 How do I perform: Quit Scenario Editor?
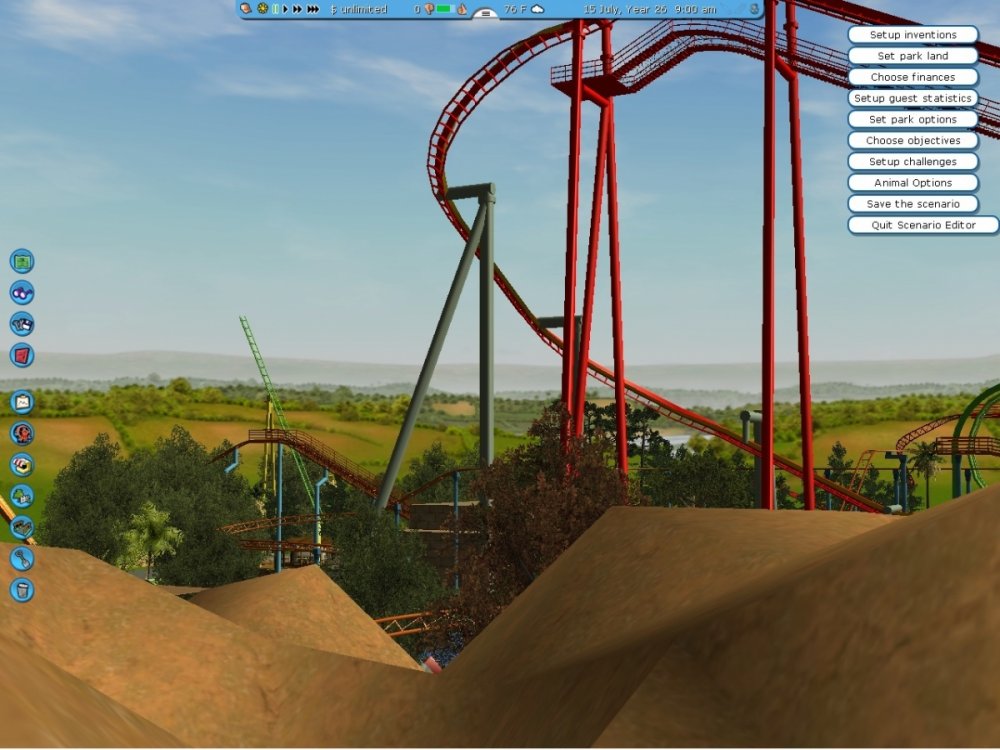click(922, 225)
